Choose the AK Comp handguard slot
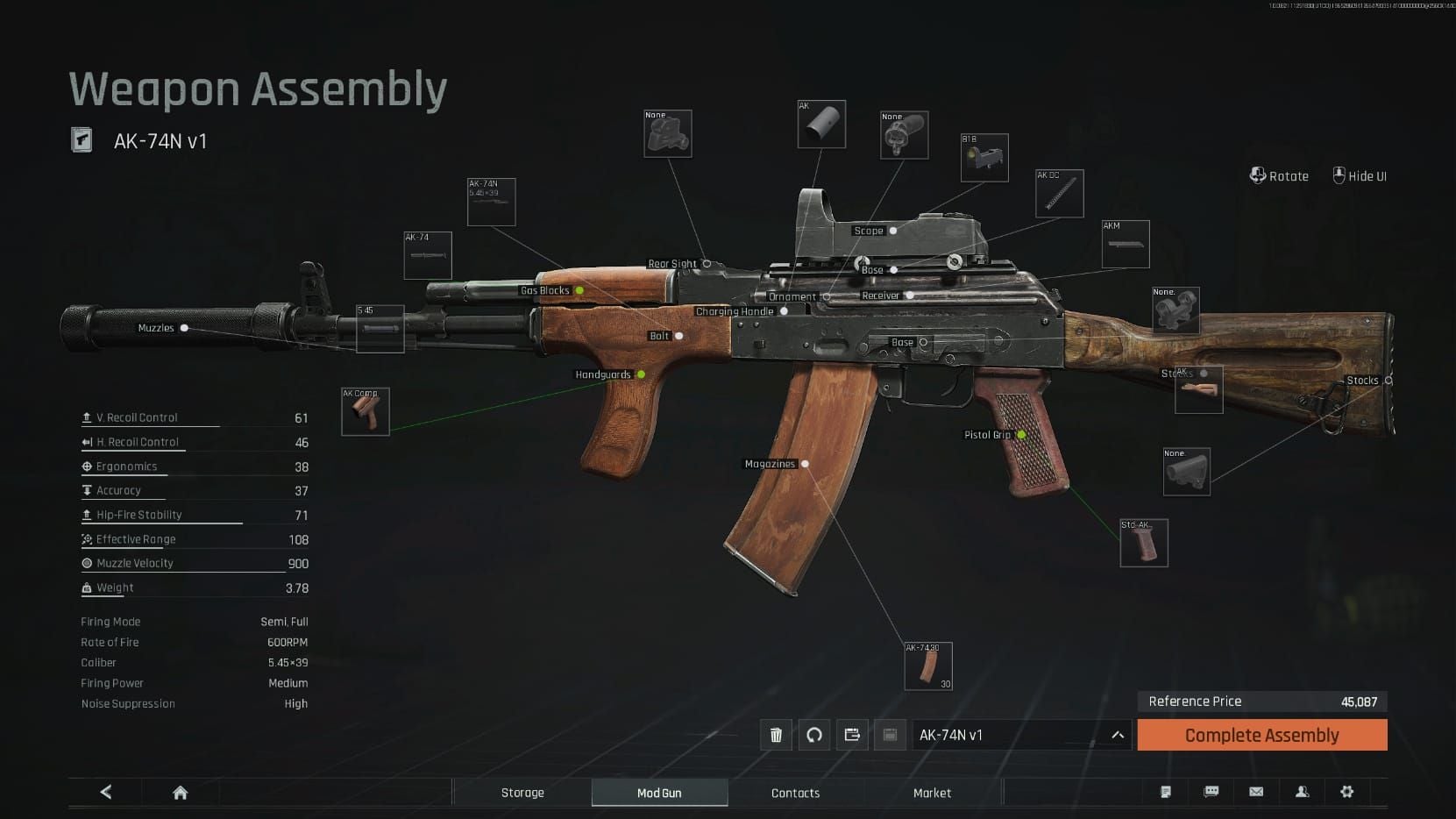This screenshot has height=819, width=1456. [x=366, y=412]
